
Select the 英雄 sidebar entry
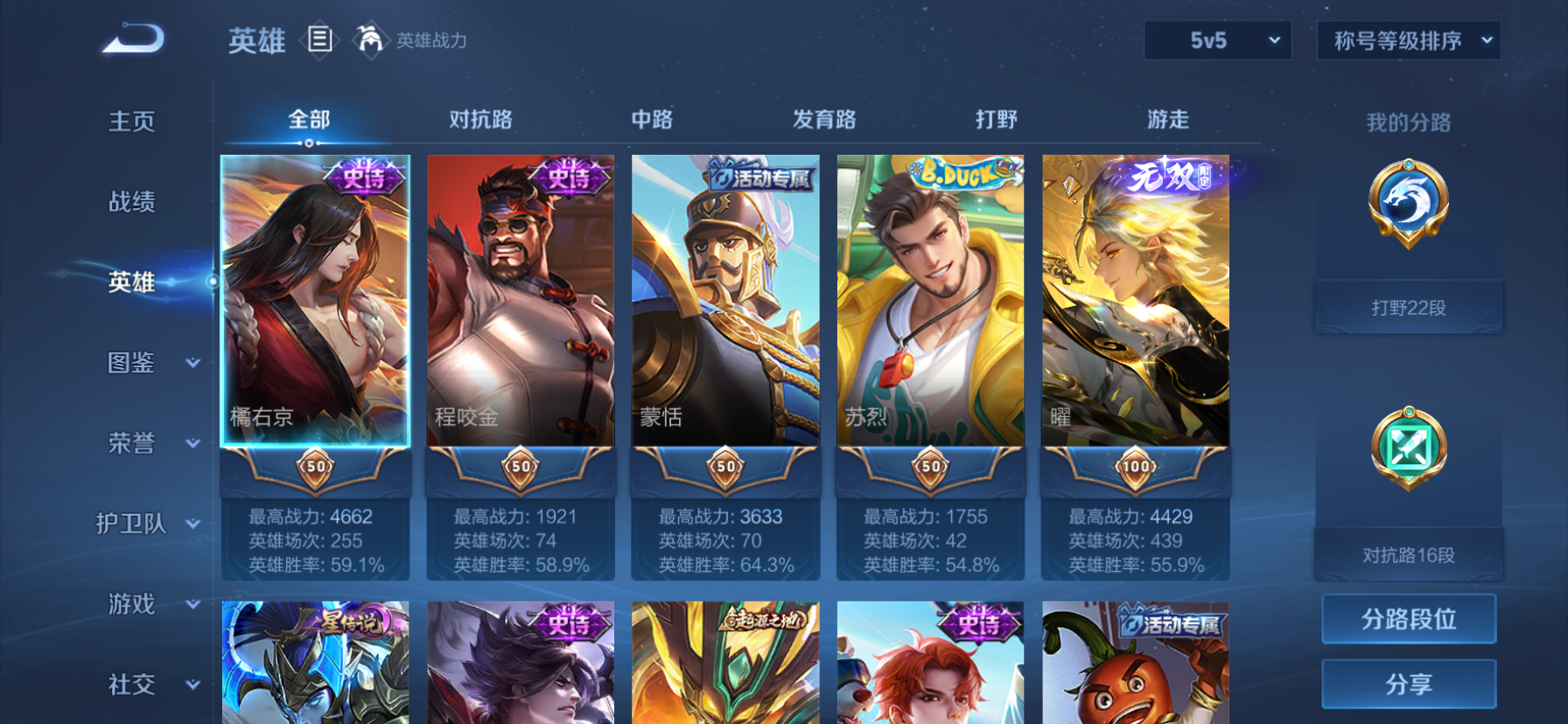click(131, 282)
